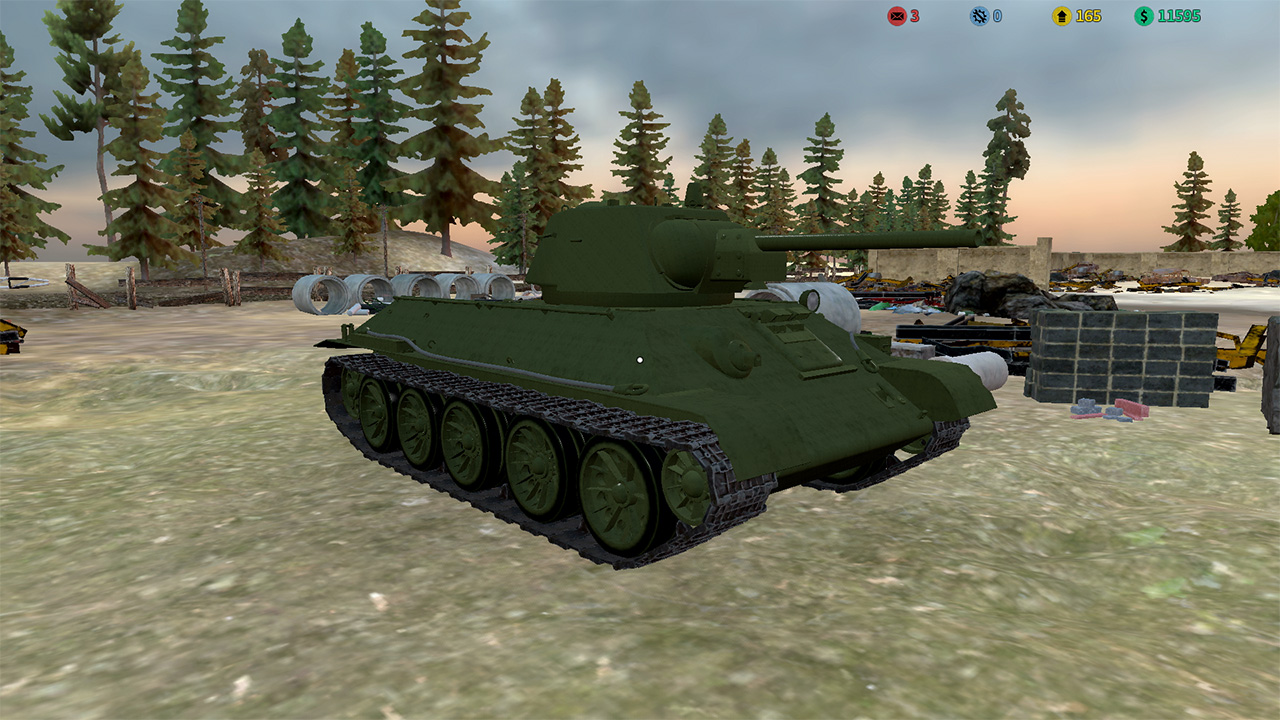The width and height of the screenshot is (1280, 720).
Task: Click the gear counter showing 0
Action: [996, 15]
